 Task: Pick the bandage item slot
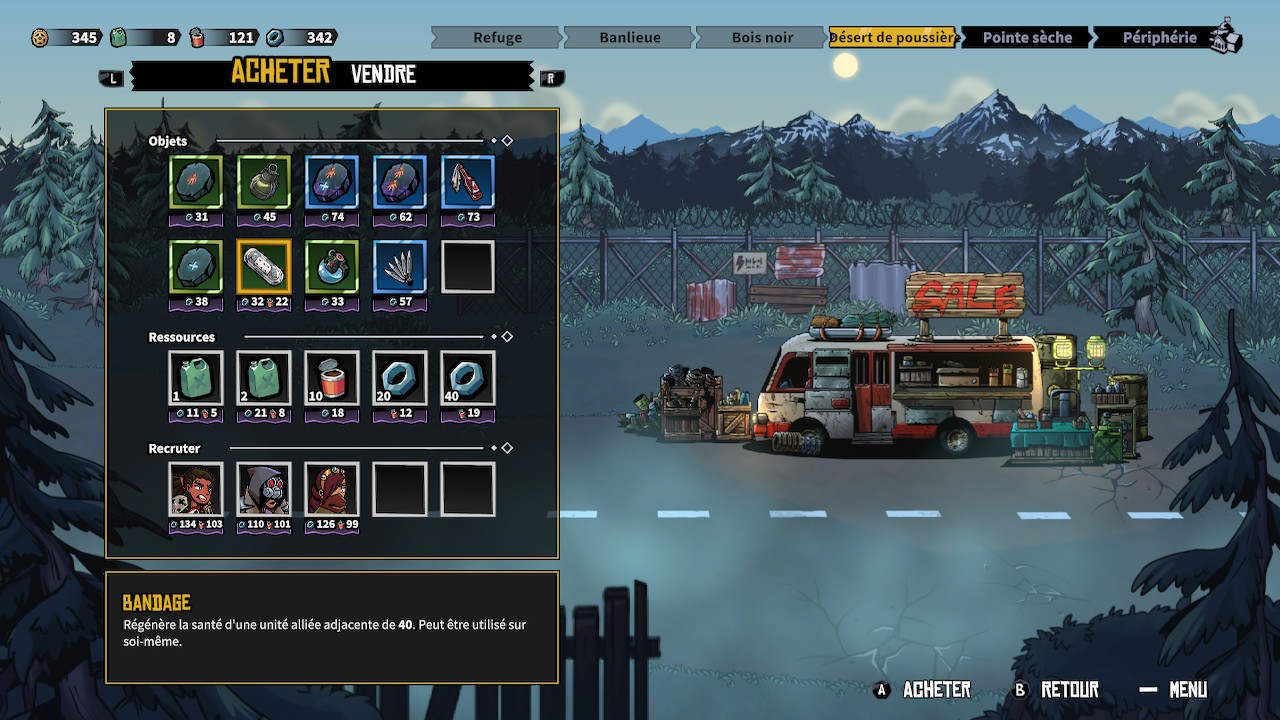point(264,267)
